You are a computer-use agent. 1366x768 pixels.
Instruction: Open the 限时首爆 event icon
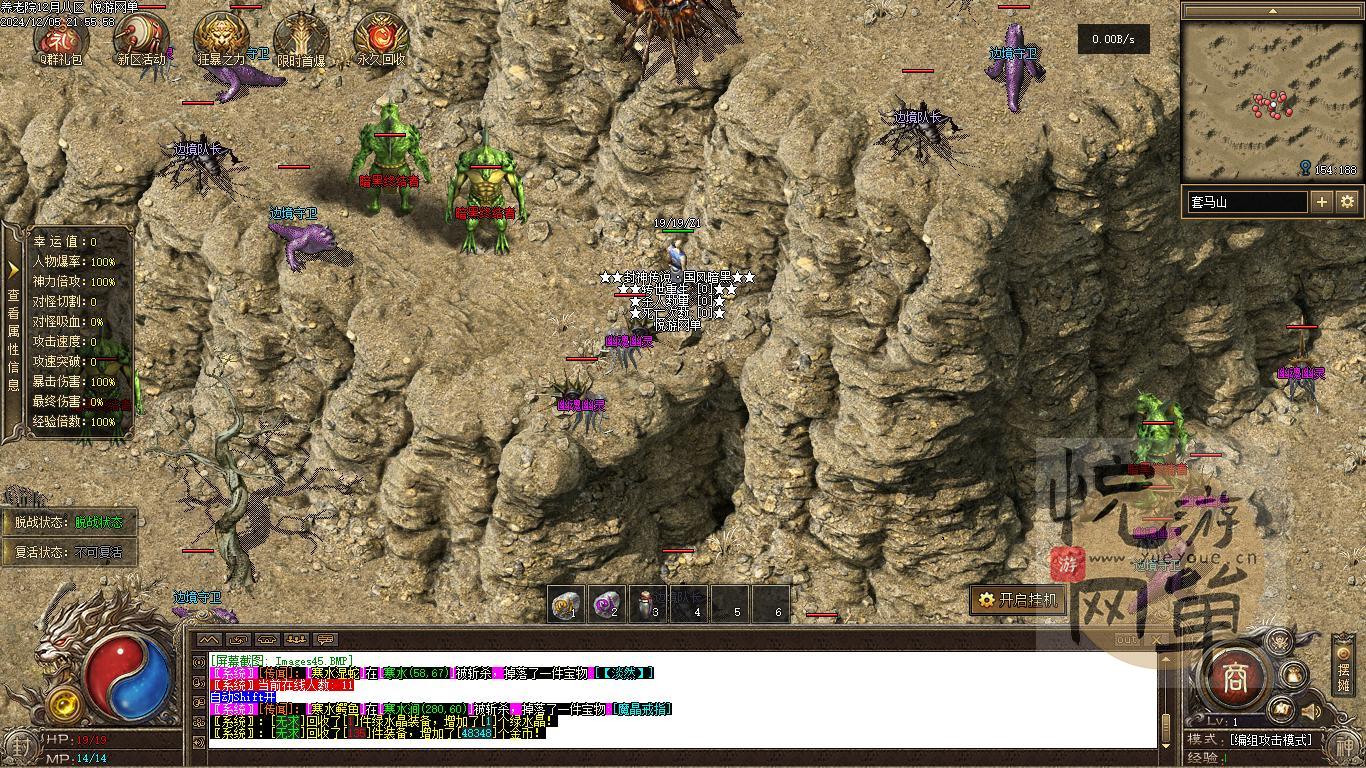301,38
